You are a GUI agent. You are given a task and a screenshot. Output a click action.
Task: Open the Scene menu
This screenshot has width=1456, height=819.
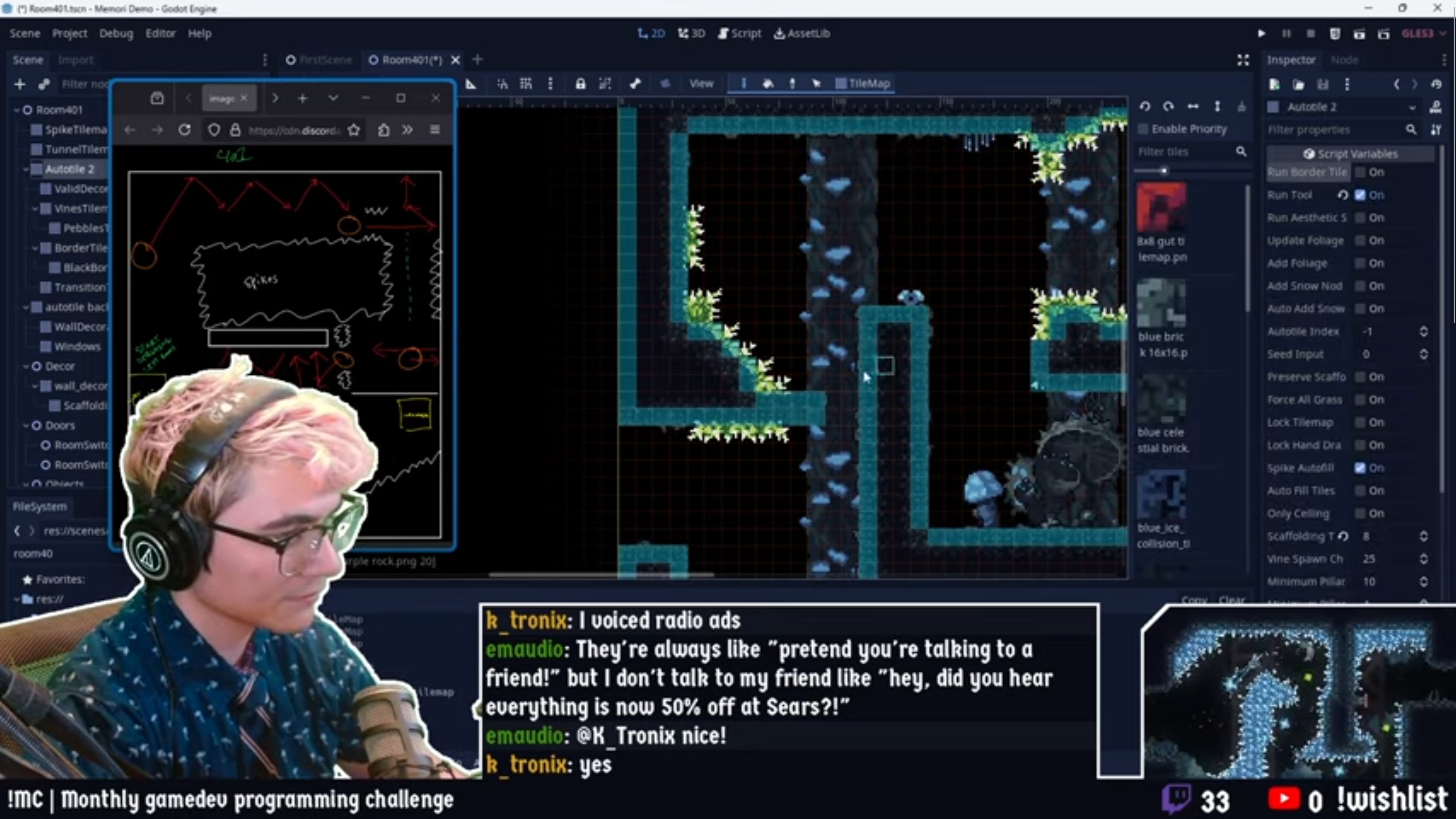(24, 34)
